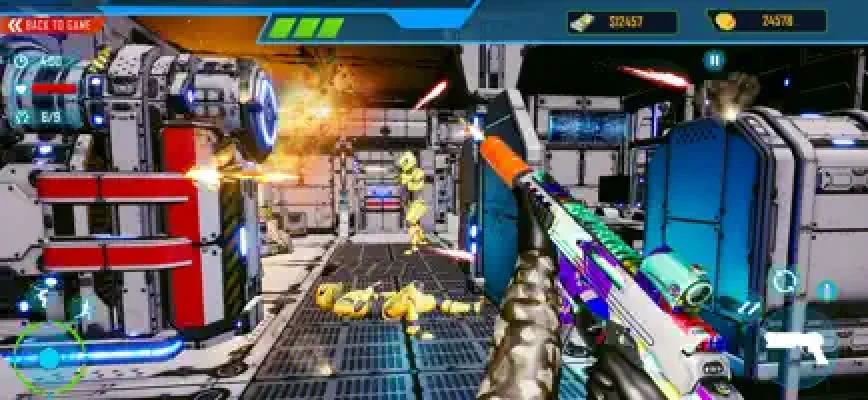Tap the virtual movement joystick
The height and width of the screenshot is (400, 868).
[x=48, y=357]
